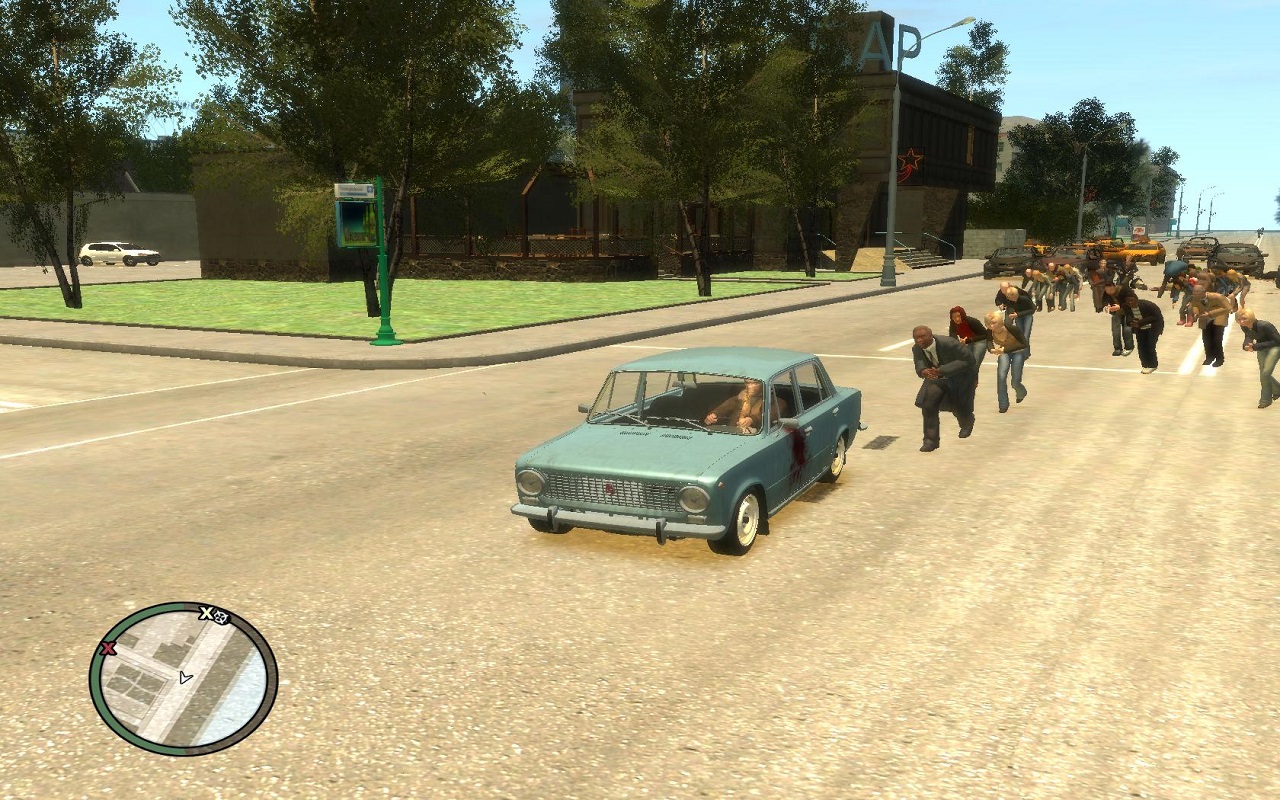Click the white player arrow on the minimap

185,677
